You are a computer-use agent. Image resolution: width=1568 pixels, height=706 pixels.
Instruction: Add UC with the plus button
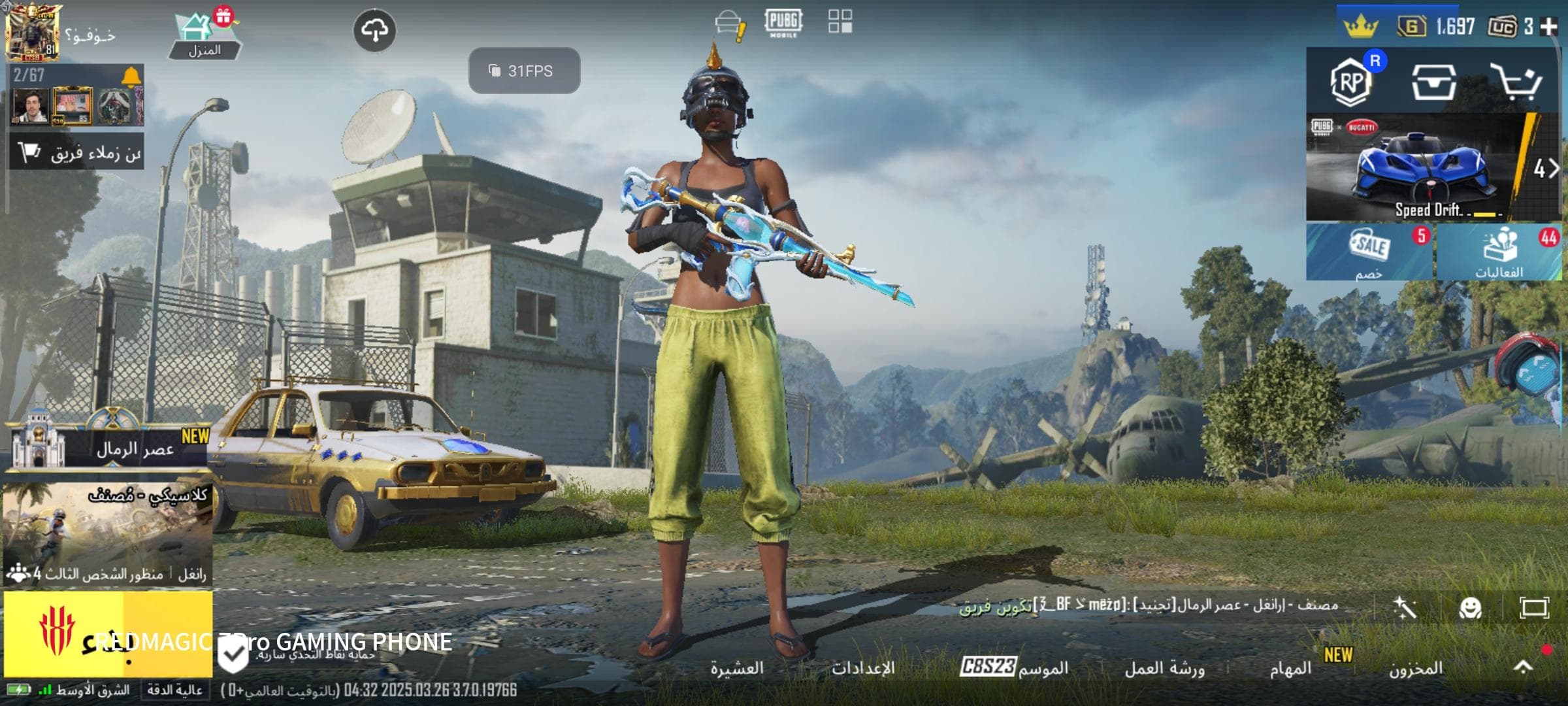1548,27
